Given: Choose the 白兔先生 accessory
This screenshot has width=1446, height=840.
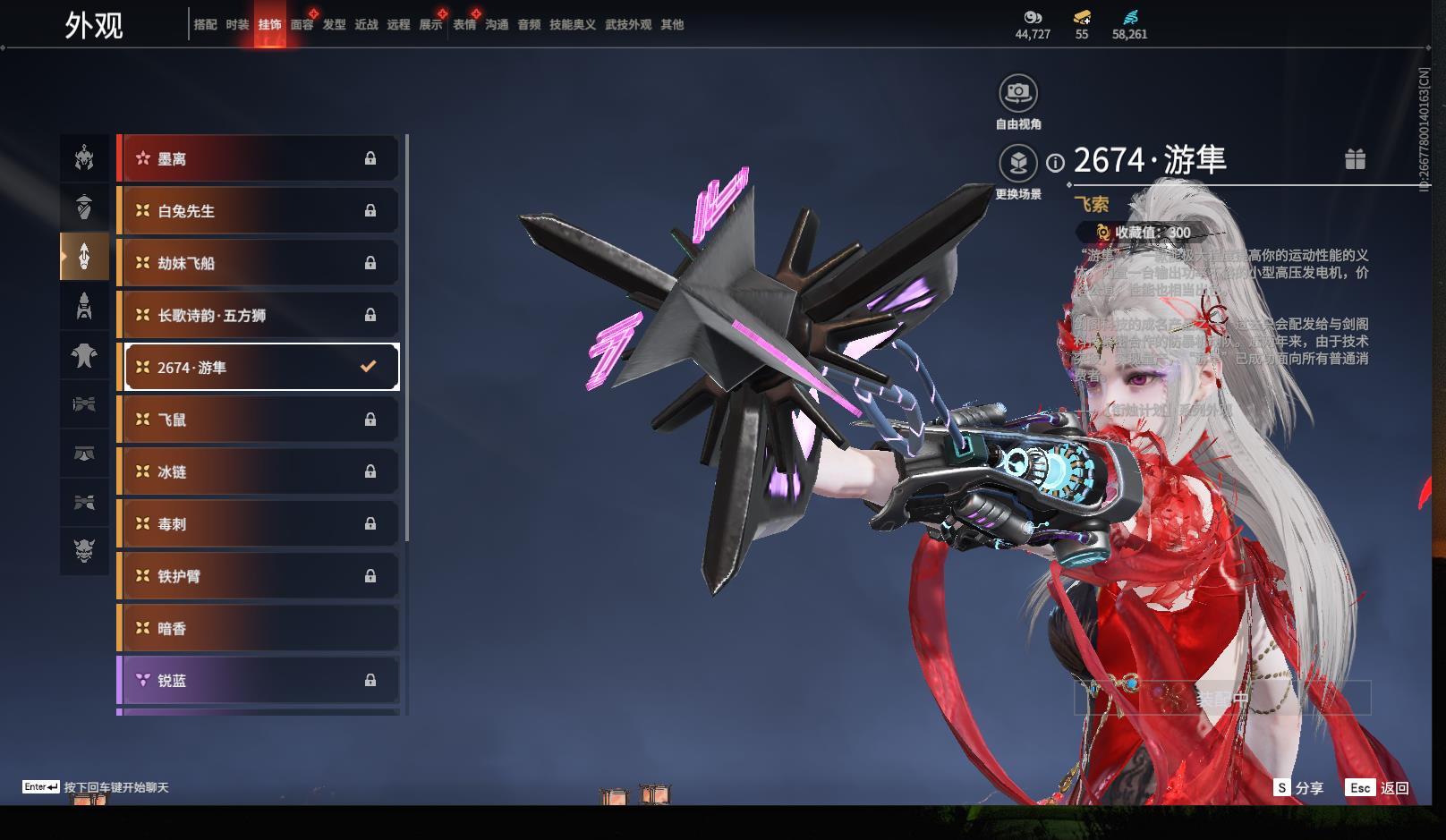Looking at the screenshot, I should [258, 211].
